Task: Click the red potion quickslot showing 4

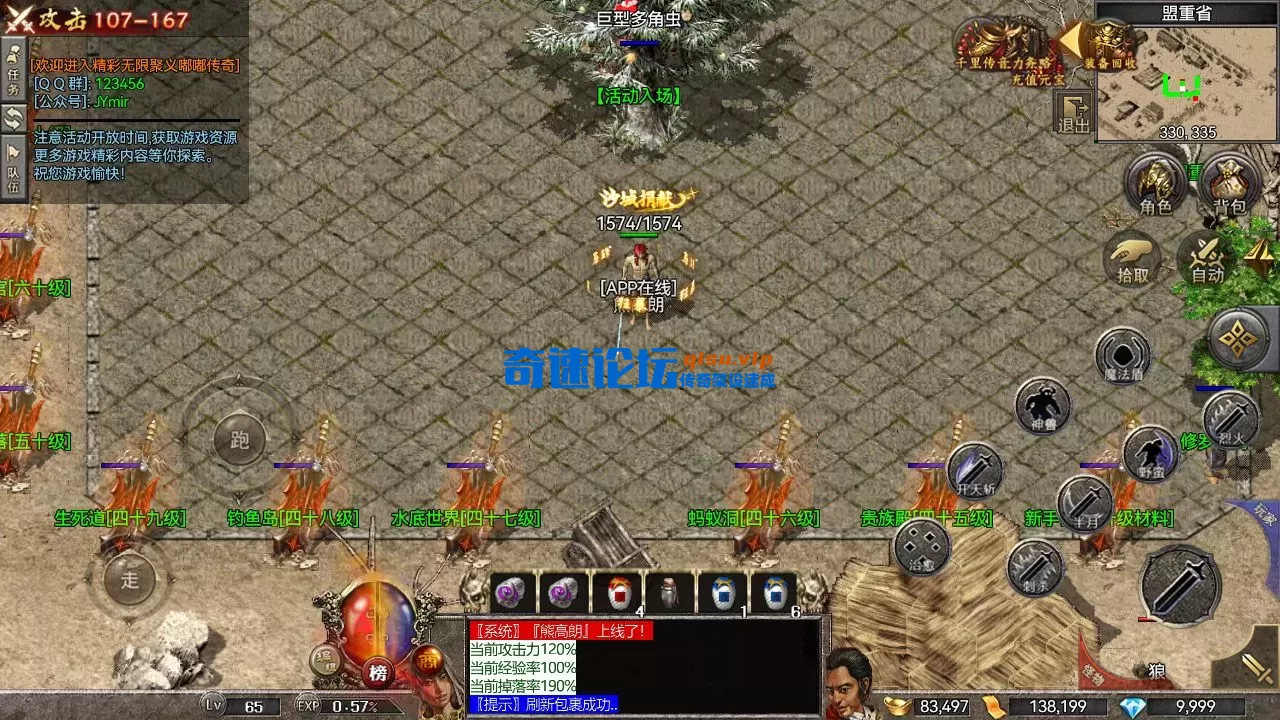Action: coord(618,592)
